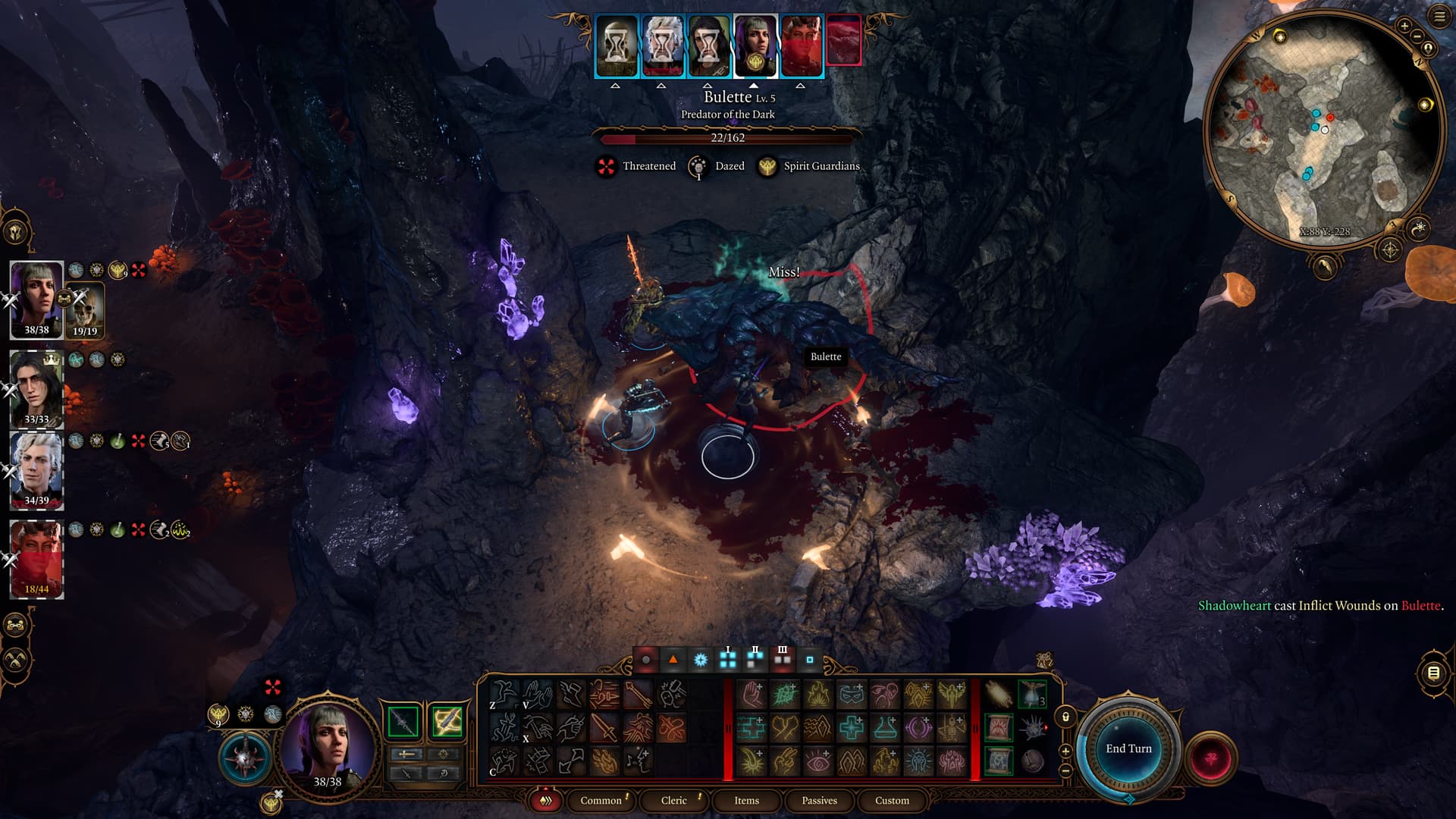The image size is (1456, 819).
Task: Toggle the hotbar lock padlock
Action: coord(1065,717)
